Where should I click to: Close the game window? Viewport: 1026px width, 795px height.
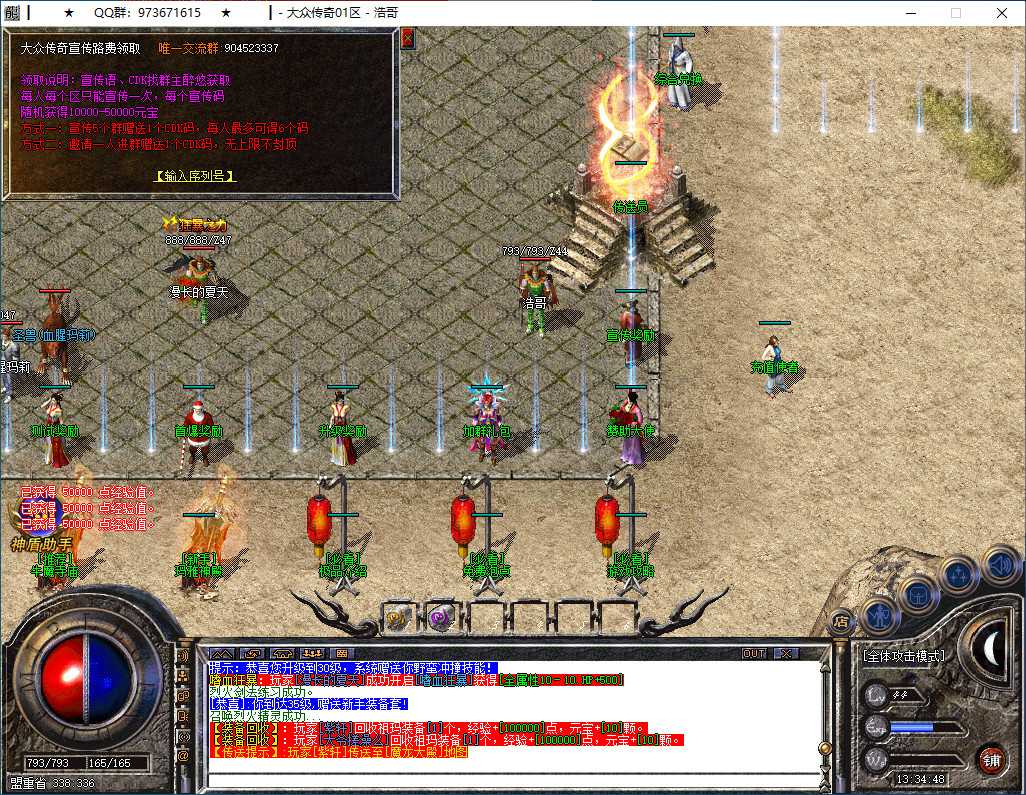(1001, 13)
